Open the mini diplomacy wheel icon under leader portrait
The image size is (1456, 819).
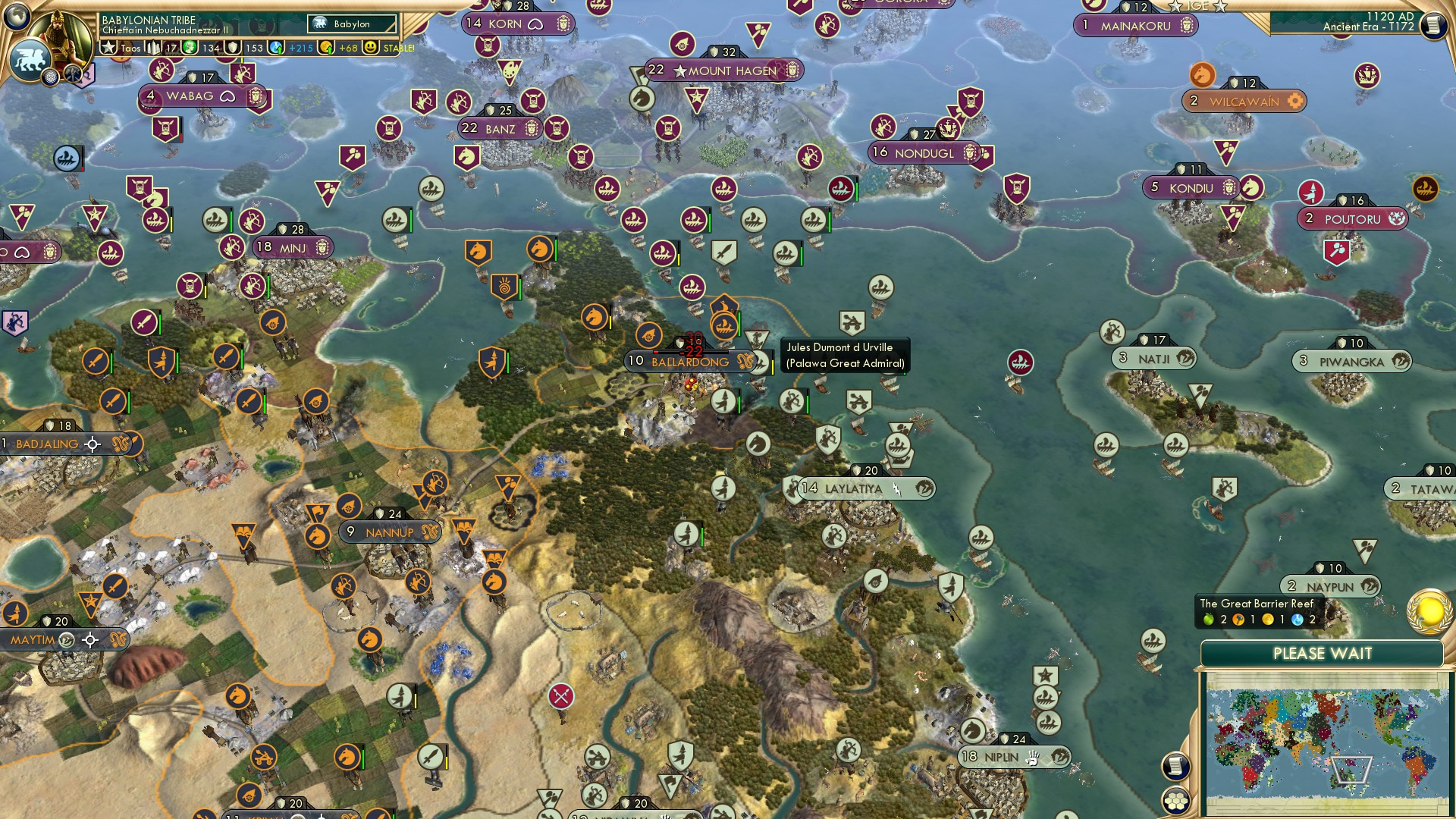(x=51, y=77)
